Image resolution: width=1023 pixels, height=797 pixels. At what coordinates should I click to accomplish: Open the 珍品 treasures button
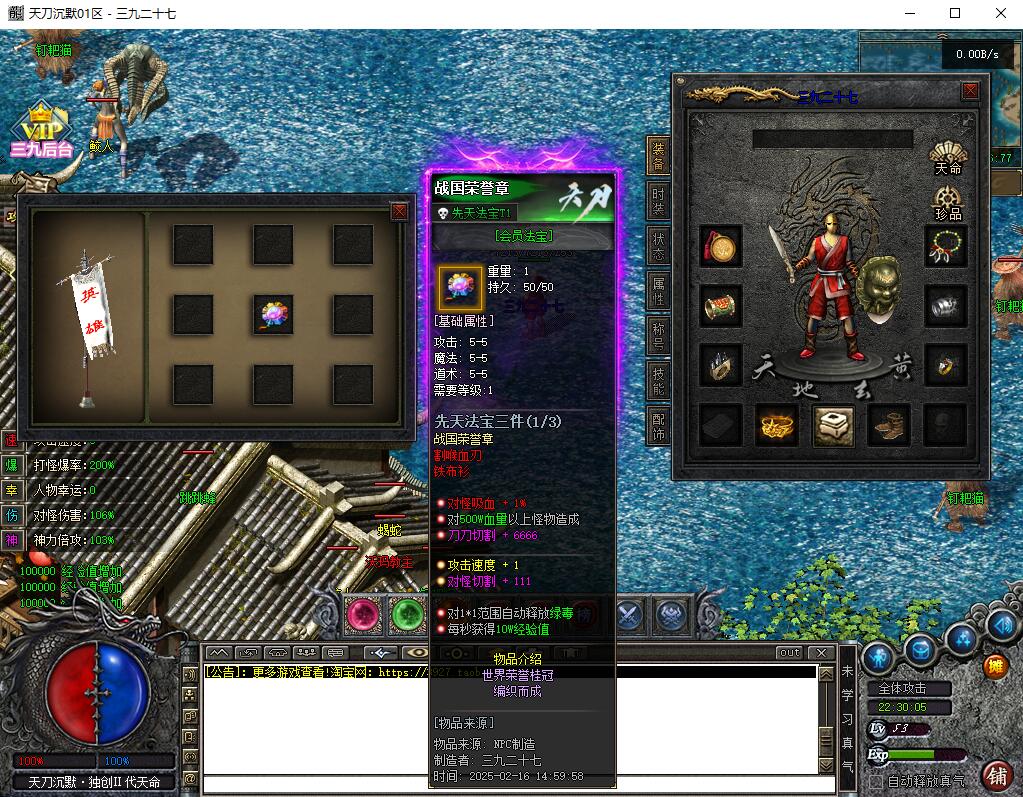click(947, 201)
